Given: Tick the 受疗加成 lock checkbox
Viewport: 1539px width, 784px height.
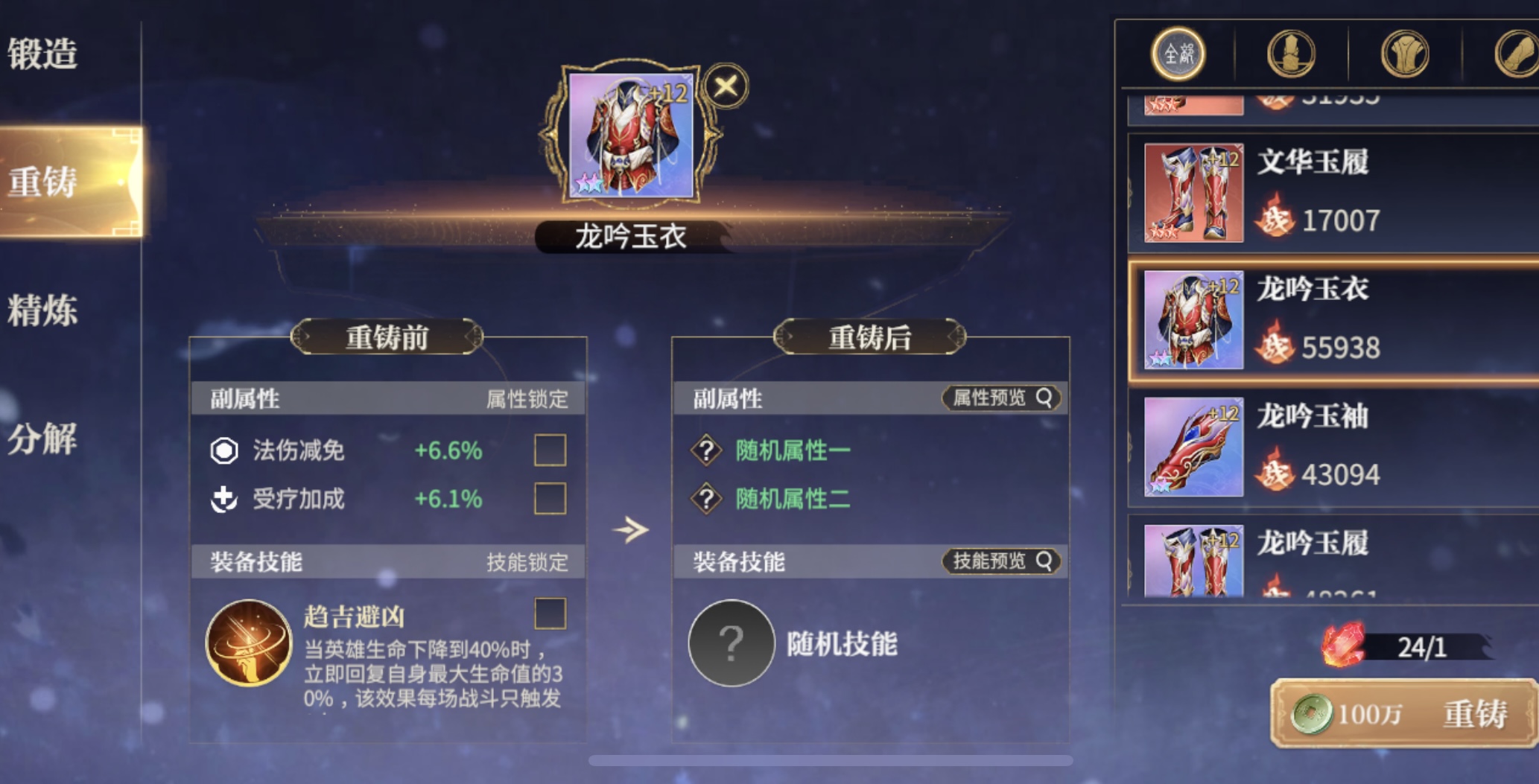Looking at the screenshot, I should click(x=550, y=499).
